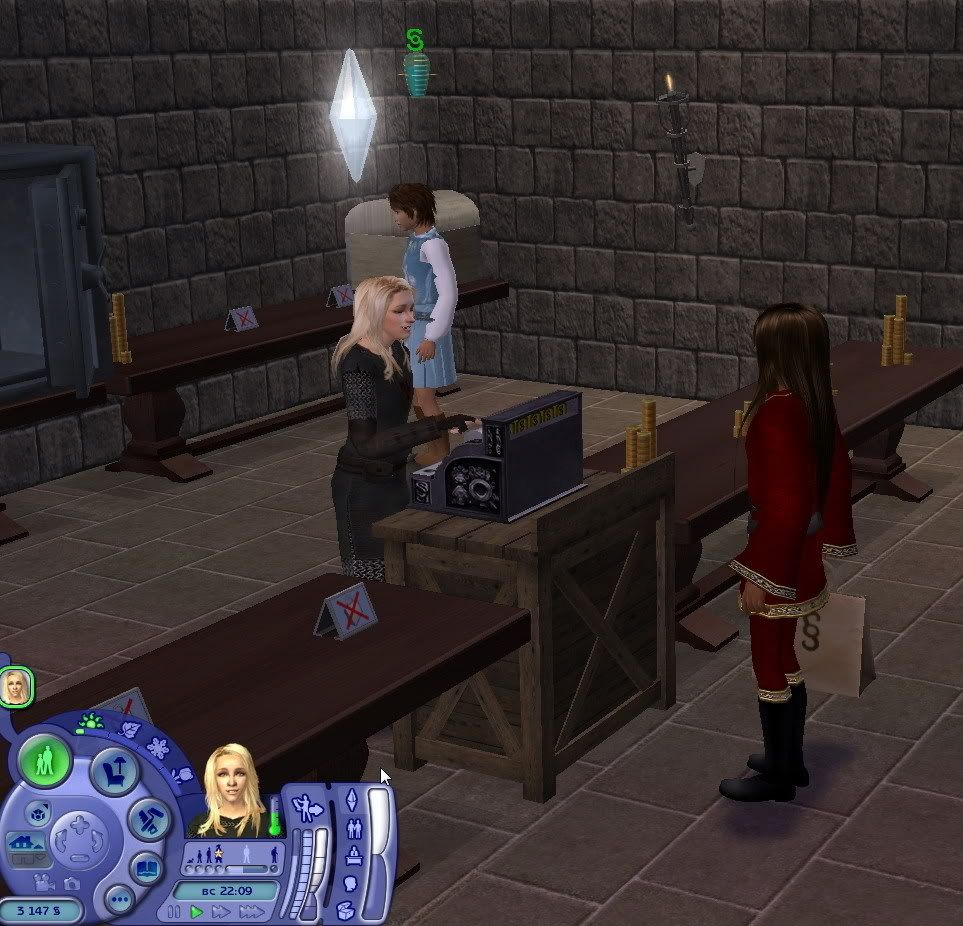The width and height of the screenshot is (963, 926).
Task: Set game speed to triple fast-forward
Action: point(251,912)
